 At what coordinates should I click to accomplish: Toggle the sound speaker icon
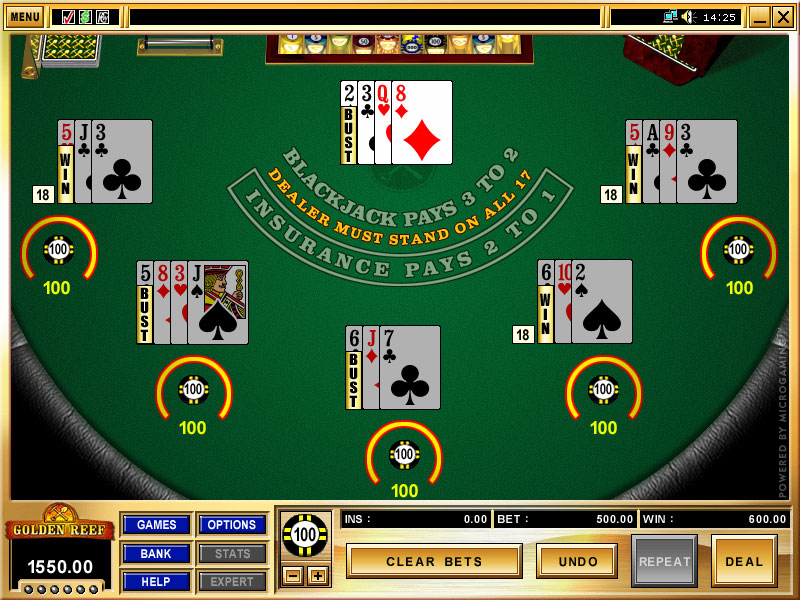click(x=688, y=17)
